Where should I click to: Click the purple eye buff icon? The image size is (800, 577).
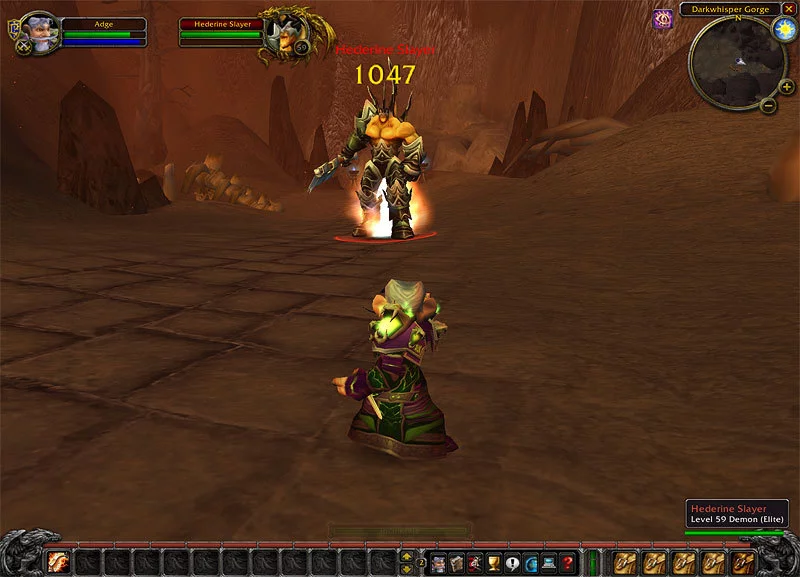point(662,18)
